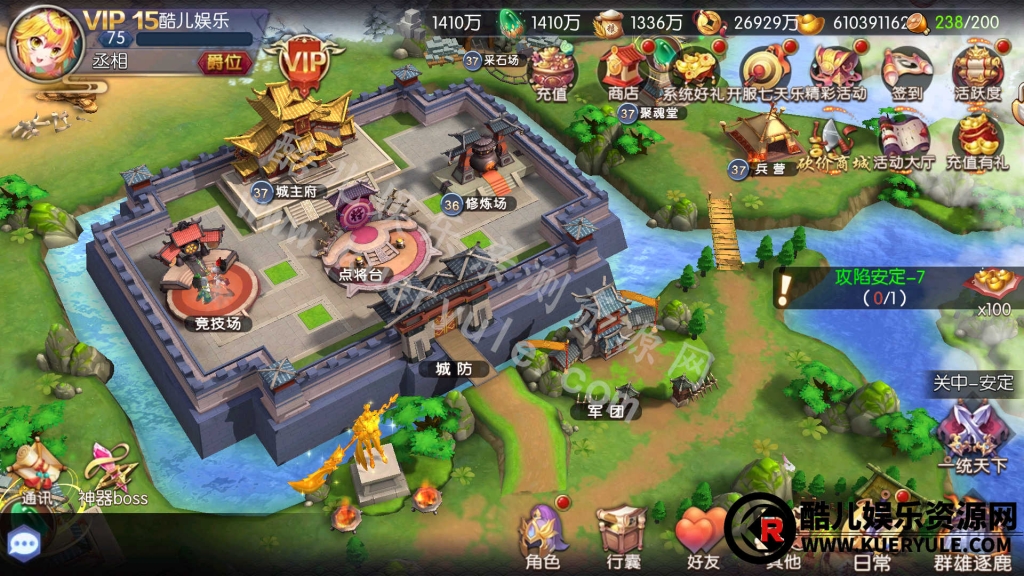View the 活跃度 activity rewards

(977, 70)
